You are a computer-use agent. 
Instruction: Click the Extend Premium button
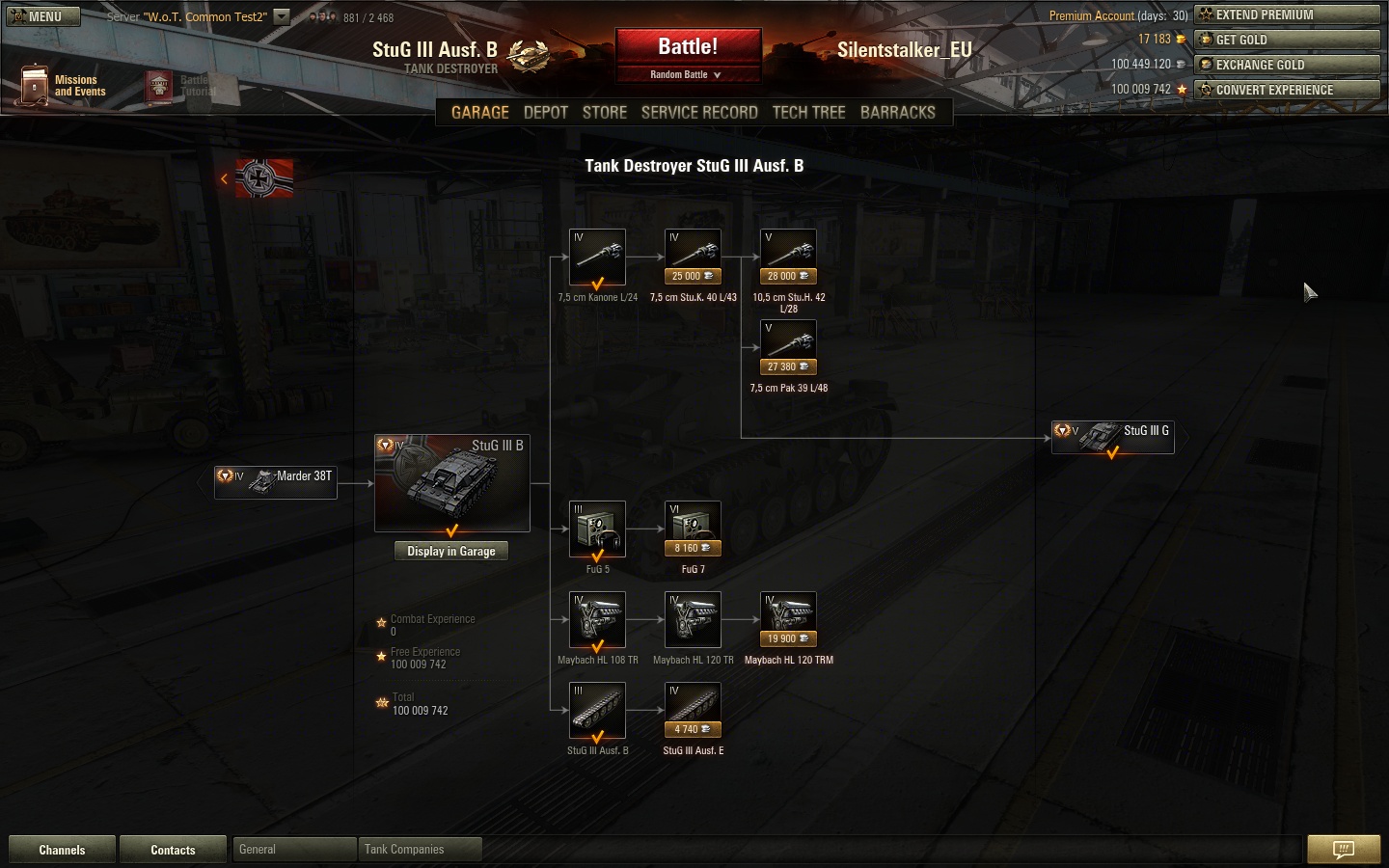(x=1287, y=14)
